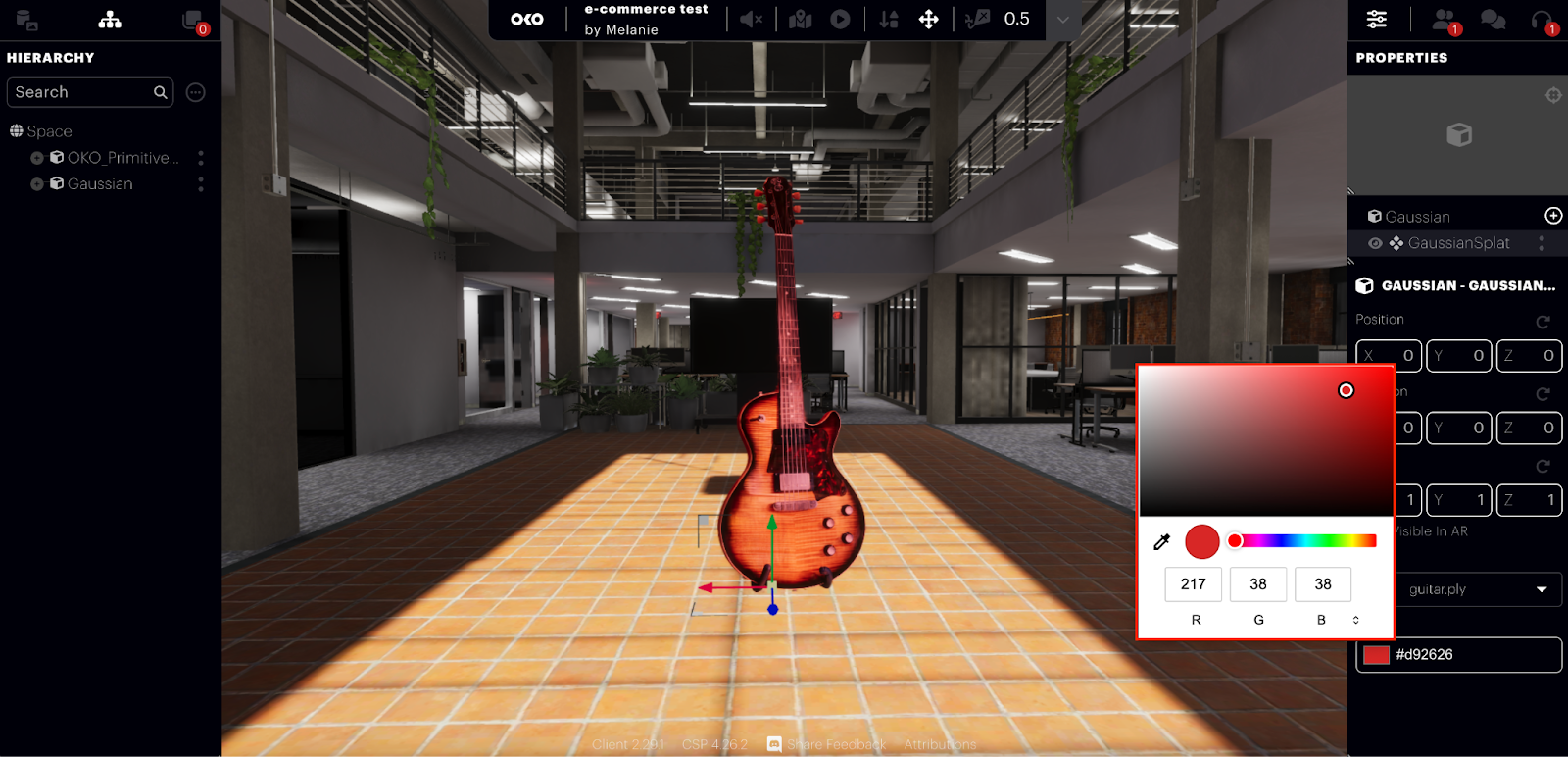
Task: Open the properties sliders tab
Action: (1377, 20)
